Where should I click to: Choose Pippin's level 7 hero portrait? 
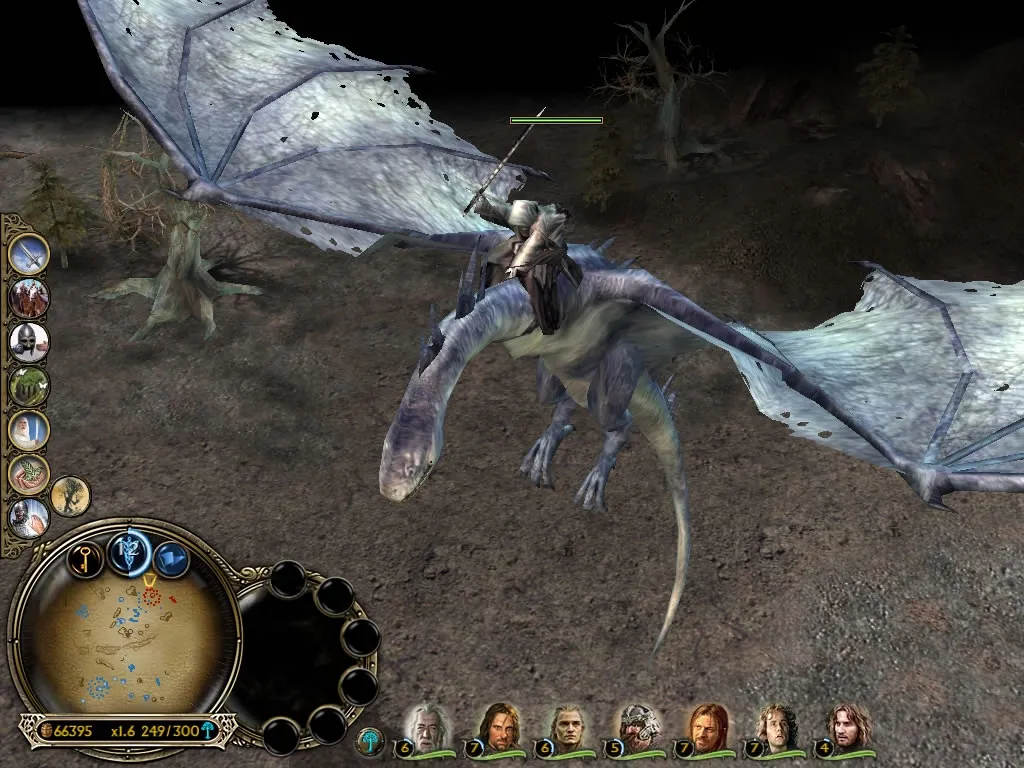777,727
